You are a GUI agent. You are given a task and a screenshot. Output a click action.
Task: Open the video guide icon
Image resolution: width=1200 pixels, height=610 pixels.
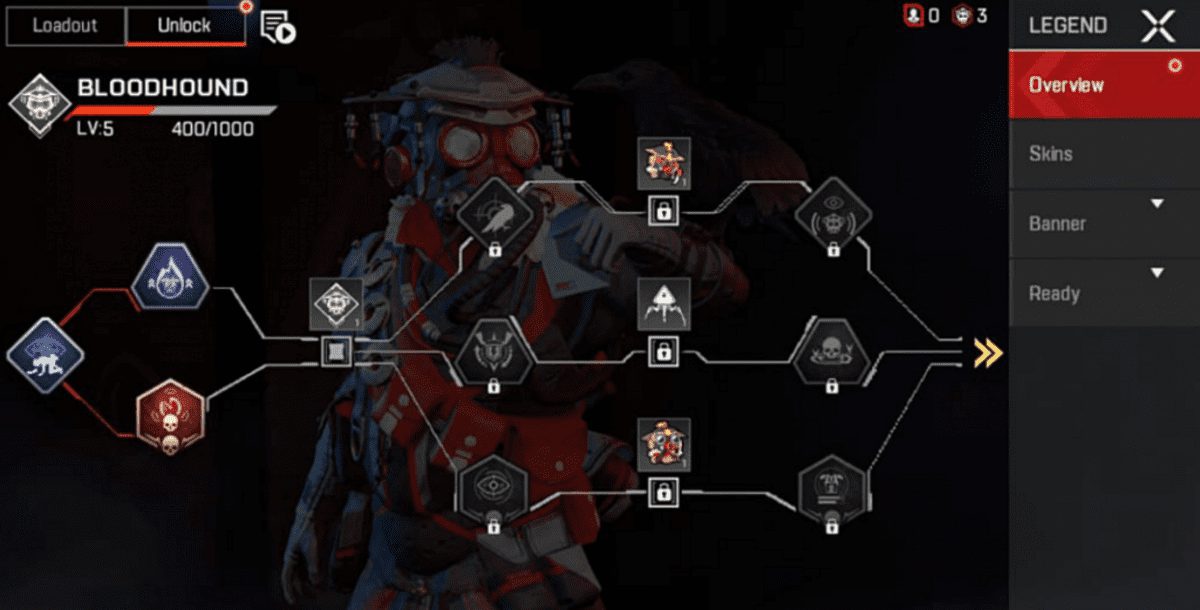278,28
